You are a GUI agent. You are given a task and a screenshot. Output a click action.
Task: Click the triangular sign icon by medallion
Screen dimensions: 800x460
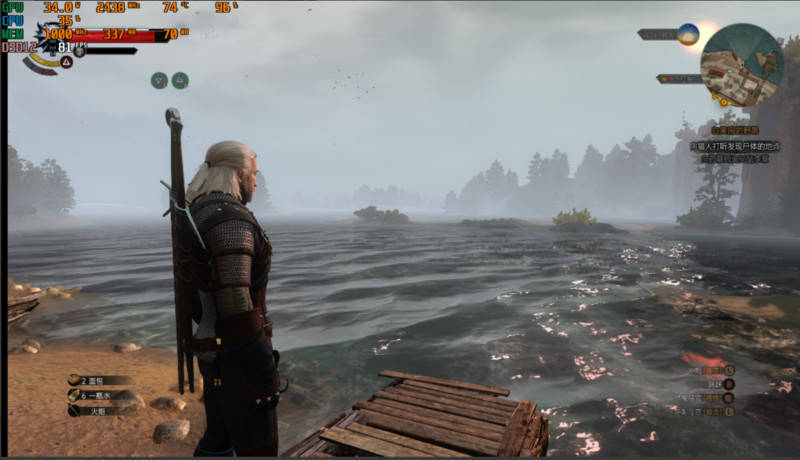pos(66,62)
